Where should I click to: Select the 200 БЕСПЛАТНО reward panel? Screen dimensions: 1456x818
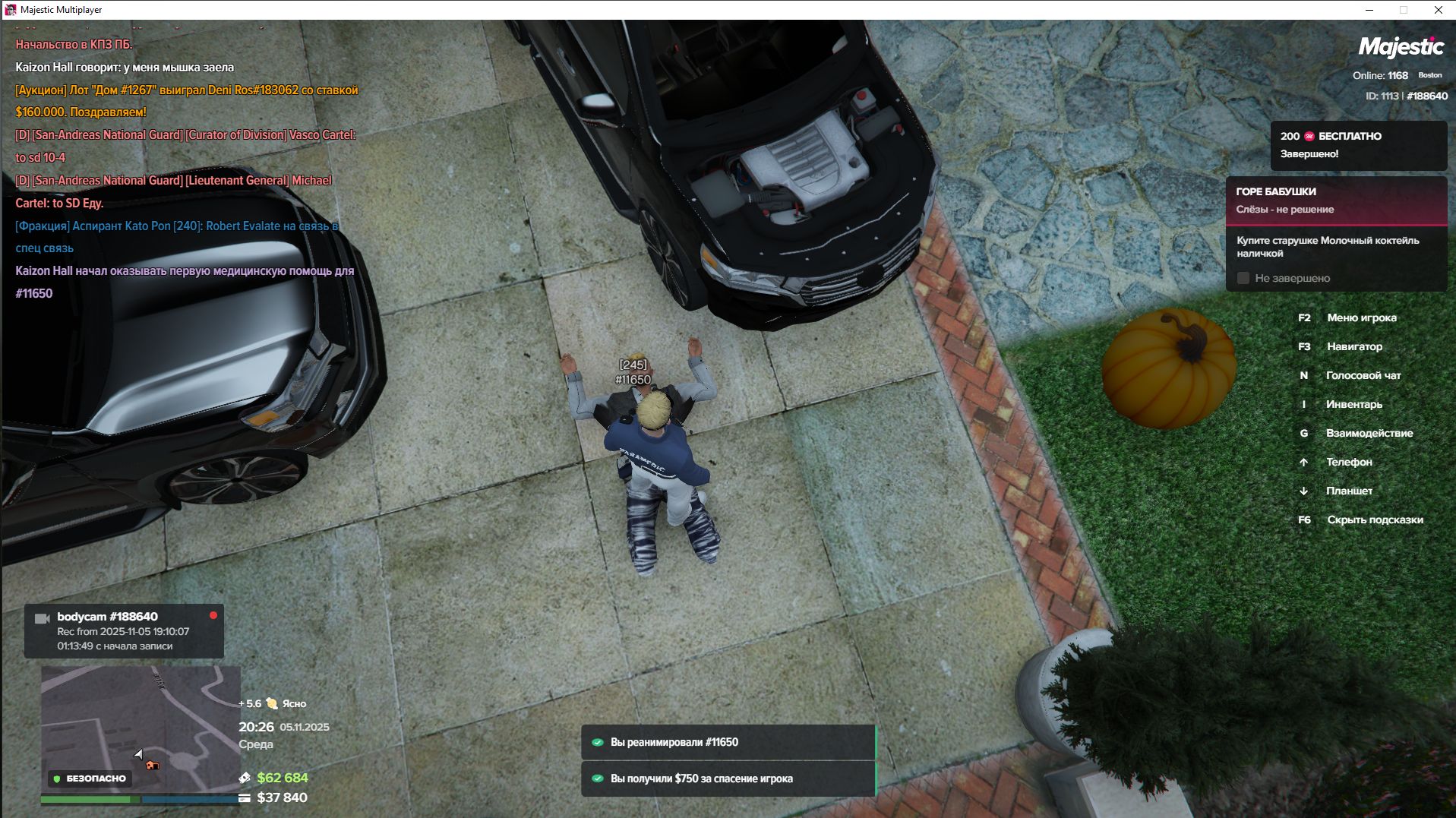[x=1358, y=145]
